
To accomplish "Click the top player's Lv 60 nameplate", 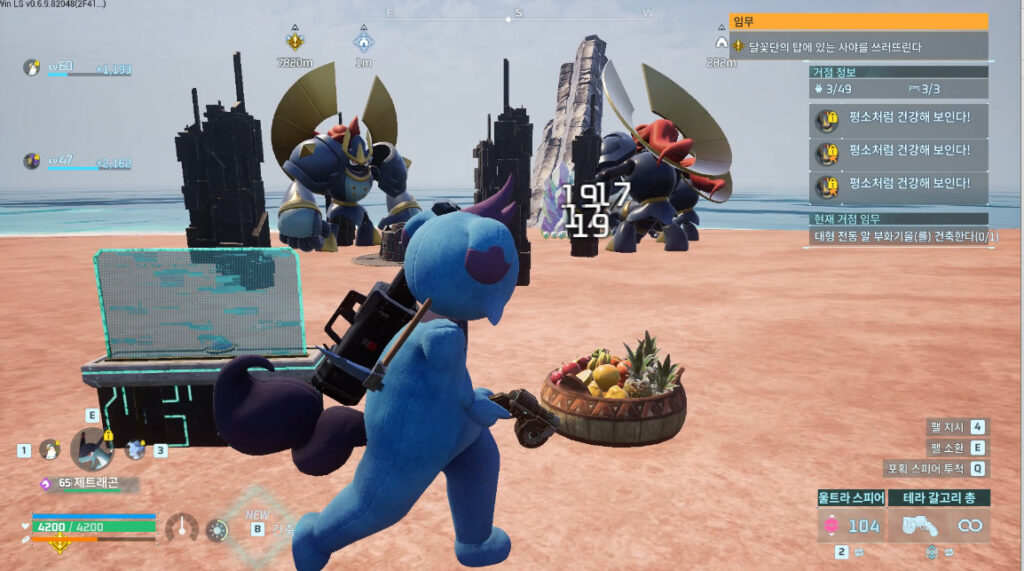I will [78, 68].
